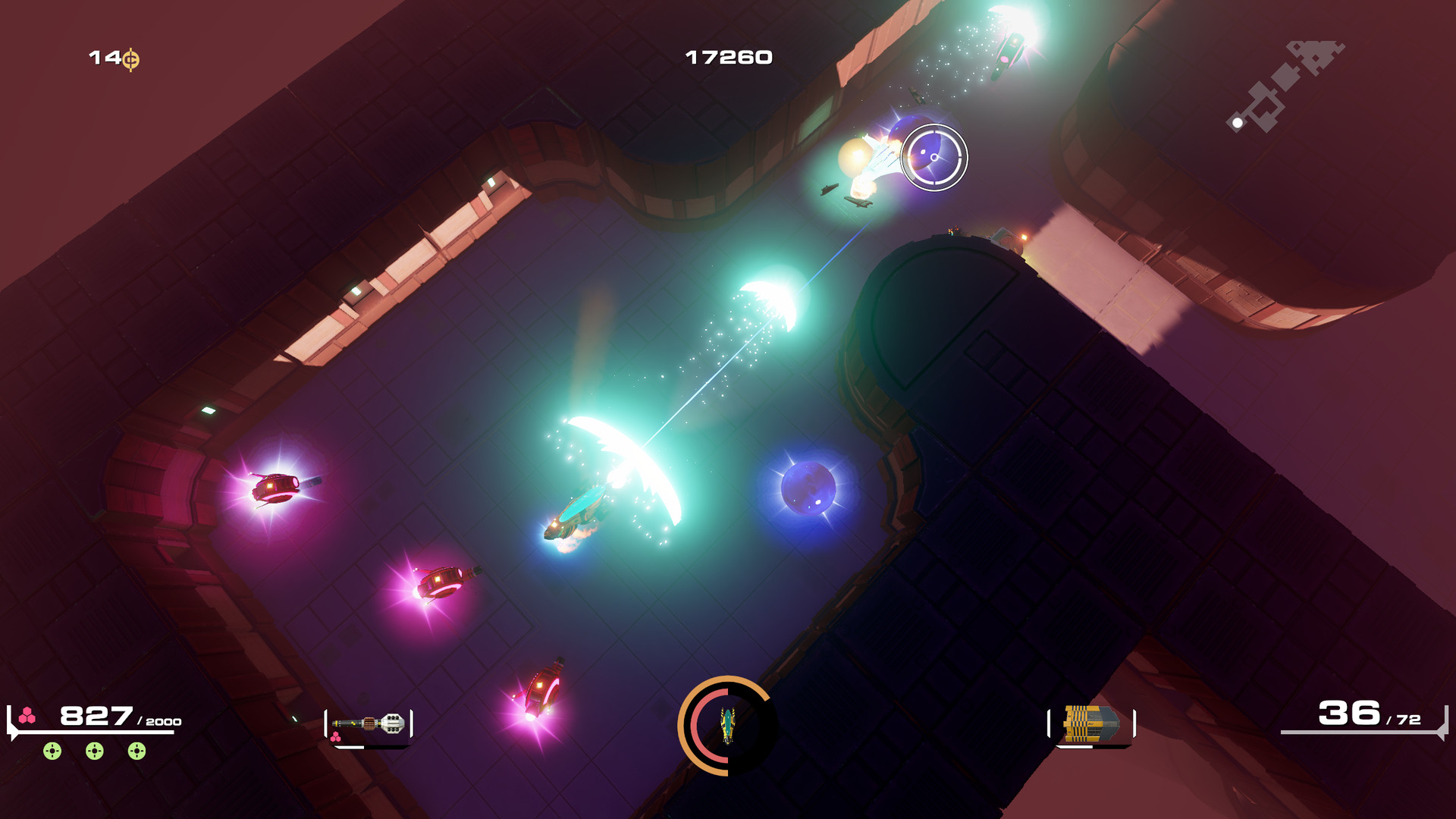Open the score display showing 17260
Screen dimensions: 1456x819
pos(727,55)
